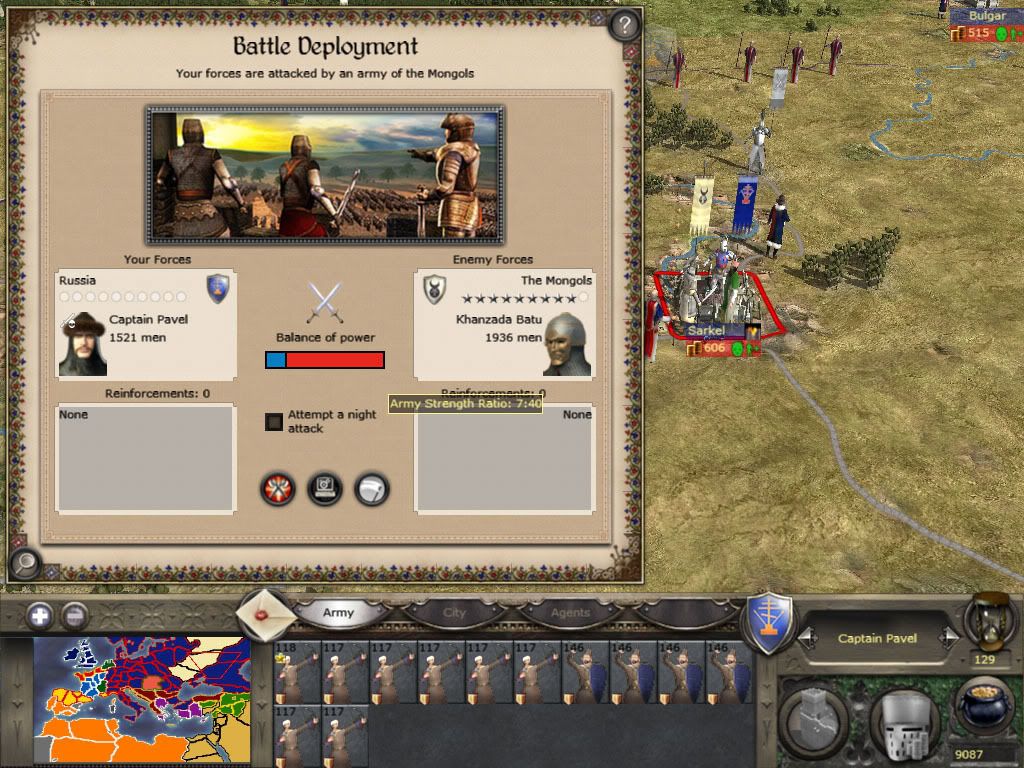Zoom in the minimap with plus button
The width and height of the screenshot is (1024, 768).
[40, 616]
